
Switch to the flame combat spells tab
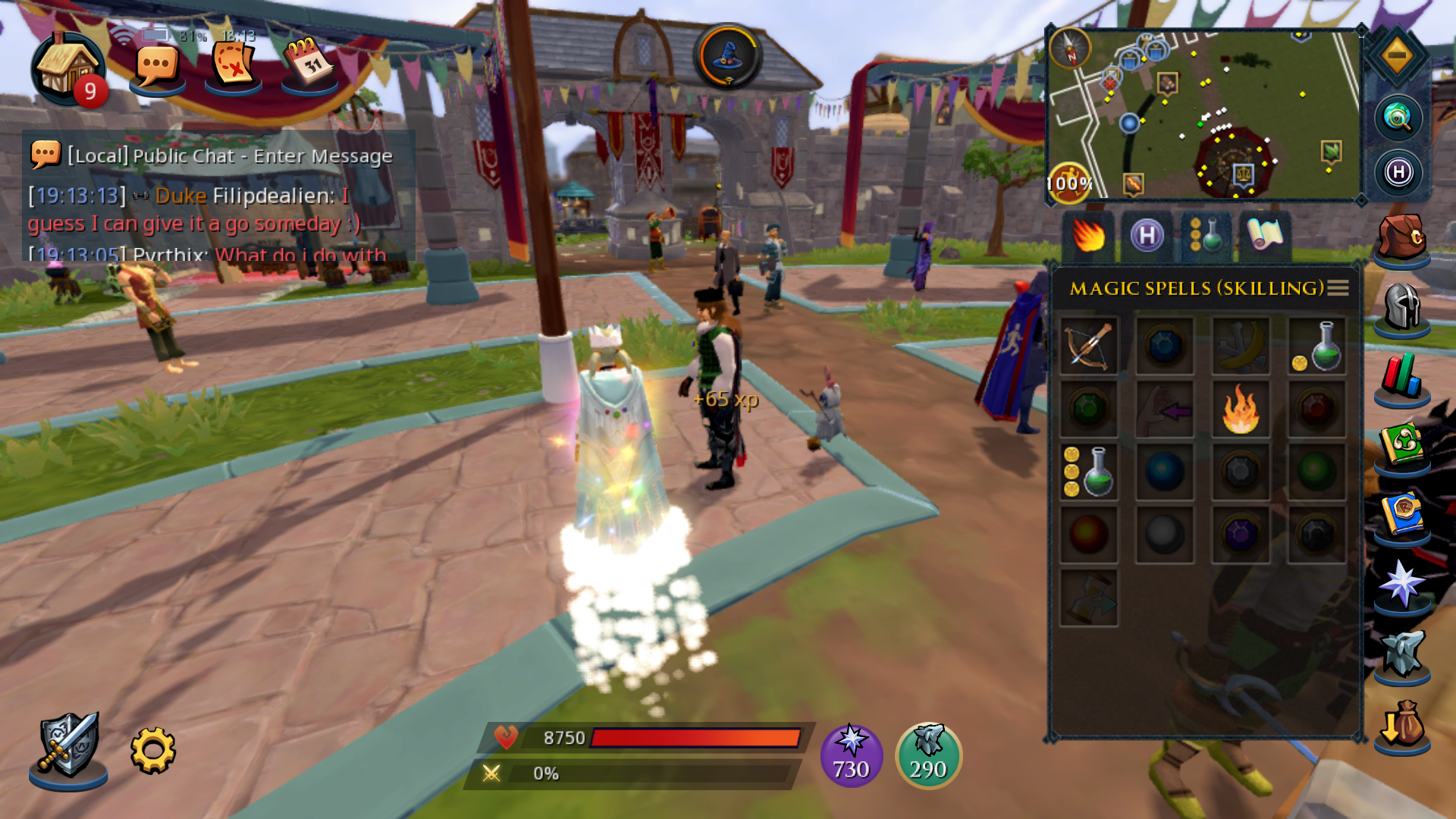[x=1088, y=237]
